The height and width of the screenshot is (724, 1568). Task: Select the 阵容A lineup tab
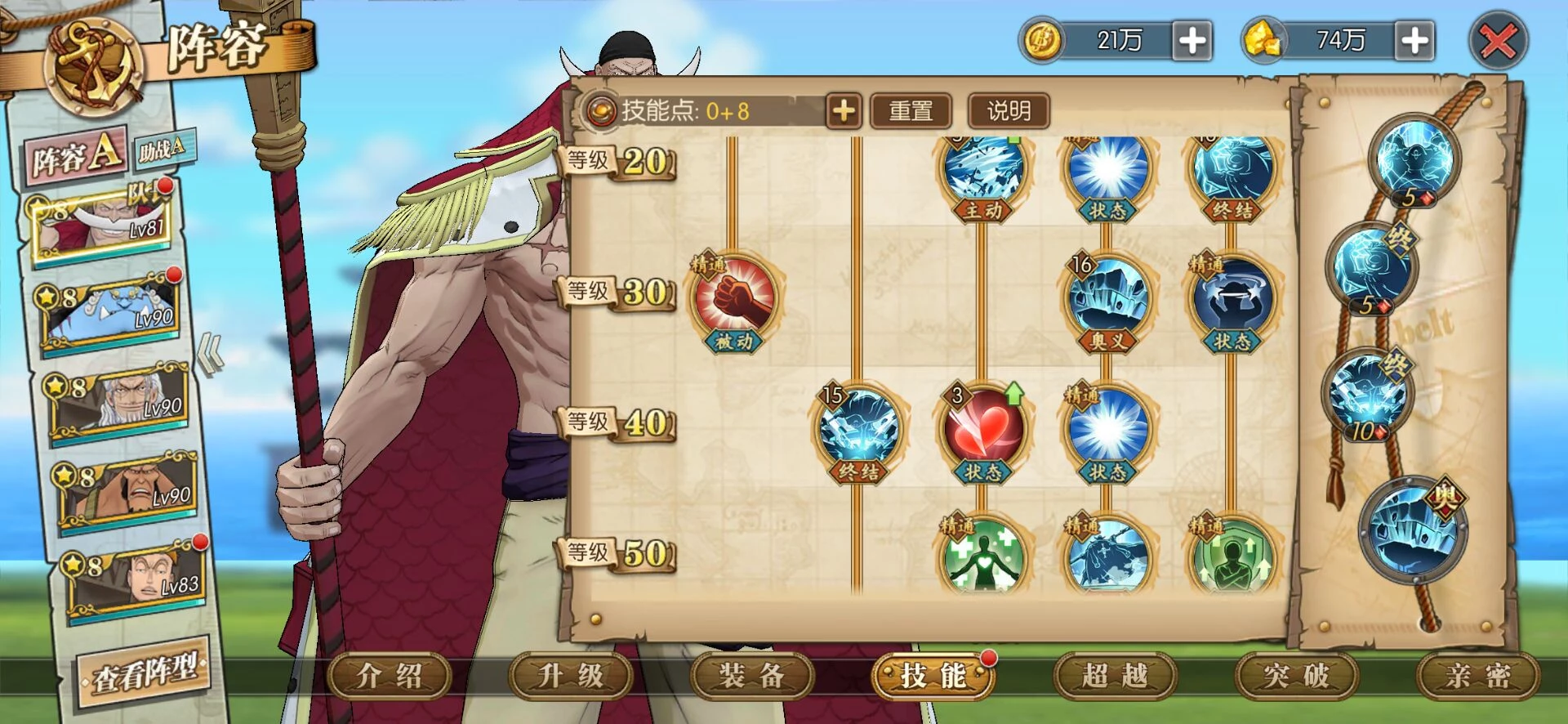pos(75,154)
